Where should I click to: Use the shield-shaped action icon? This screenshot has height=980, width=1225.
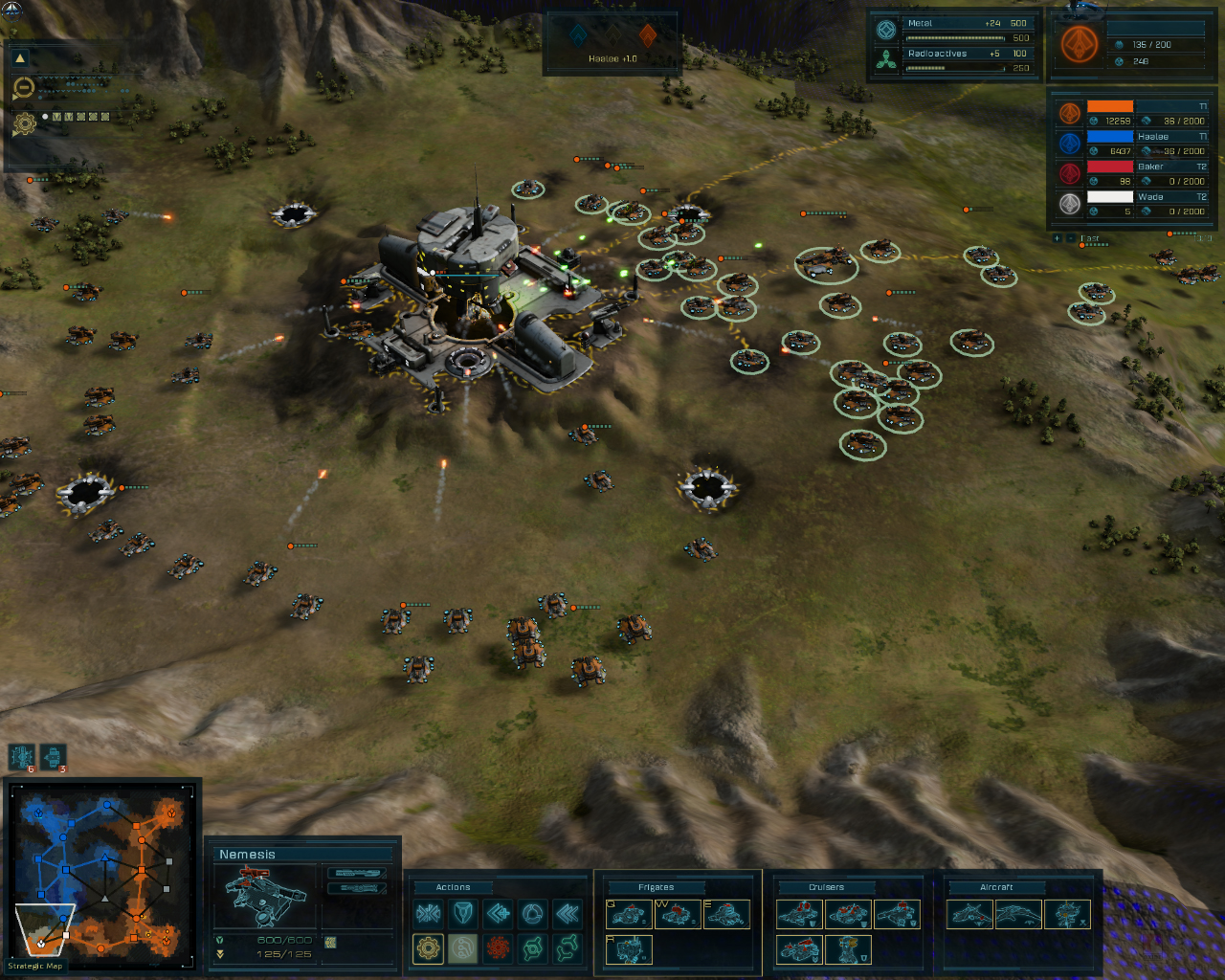point(463,914)
